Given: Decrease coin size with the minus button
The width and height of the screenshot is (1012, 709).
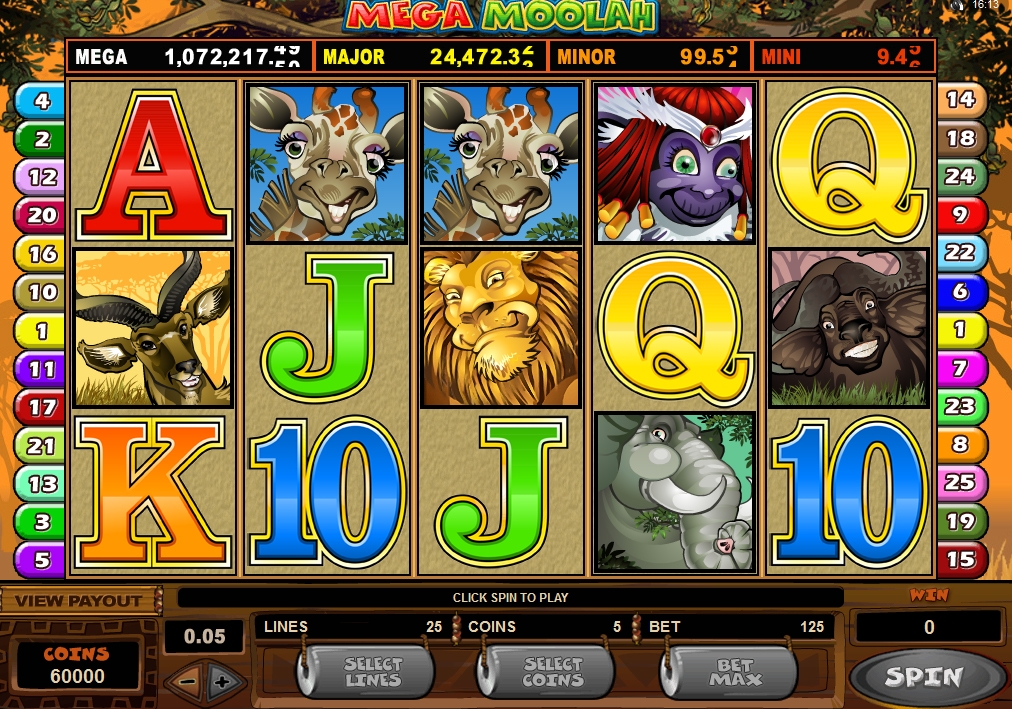Looking at the screenshot, I should (184, 682).
